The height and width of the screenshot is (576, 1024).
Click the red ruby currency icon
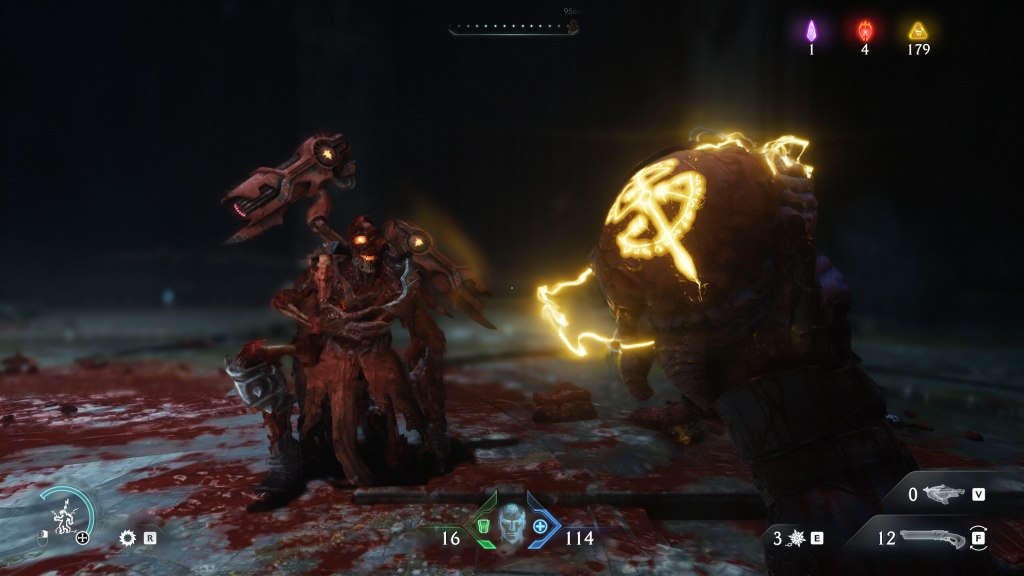point(865,31)
